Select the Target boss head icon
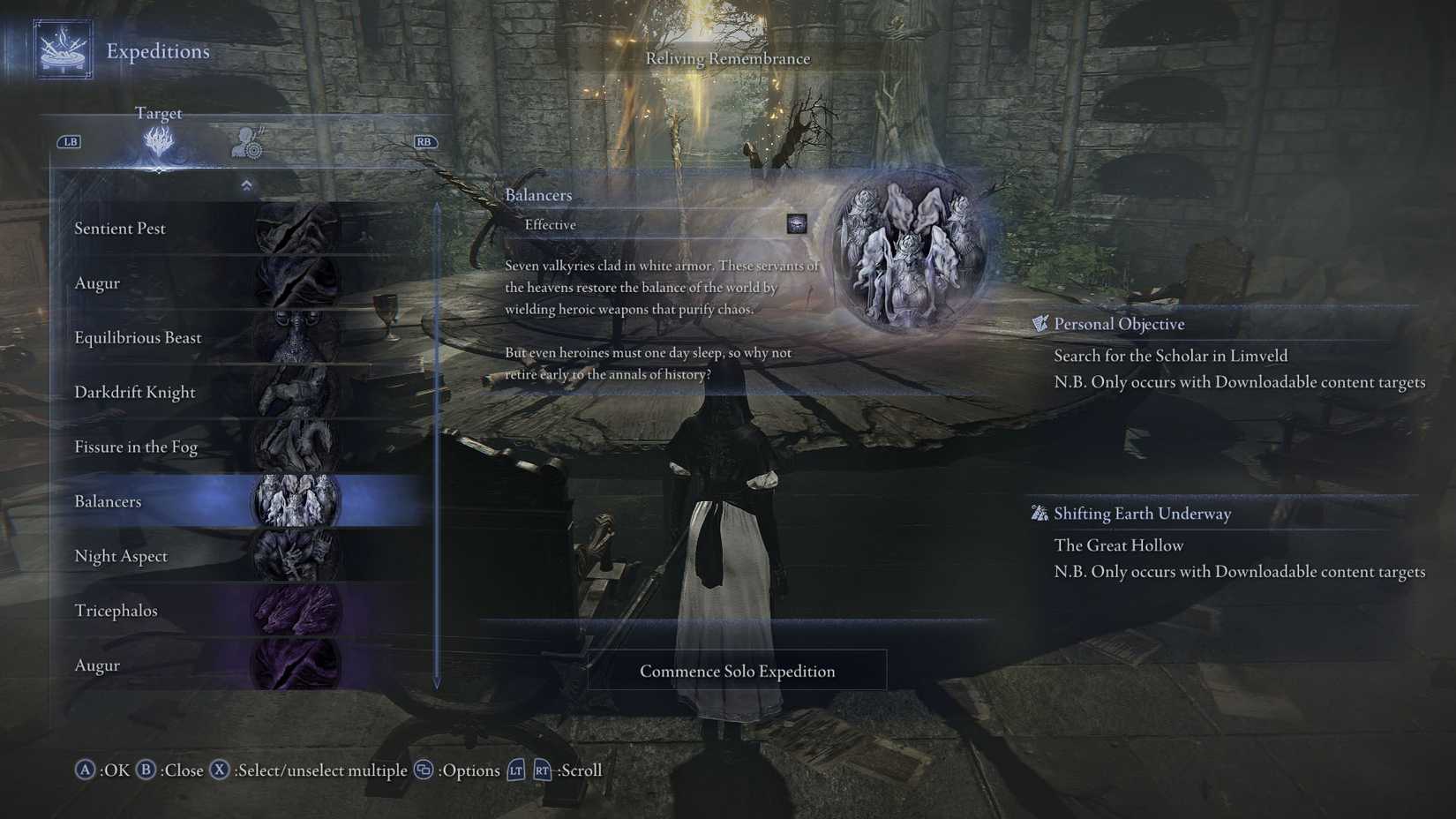Screen dimensions: 1456x819 click(157, 144)
